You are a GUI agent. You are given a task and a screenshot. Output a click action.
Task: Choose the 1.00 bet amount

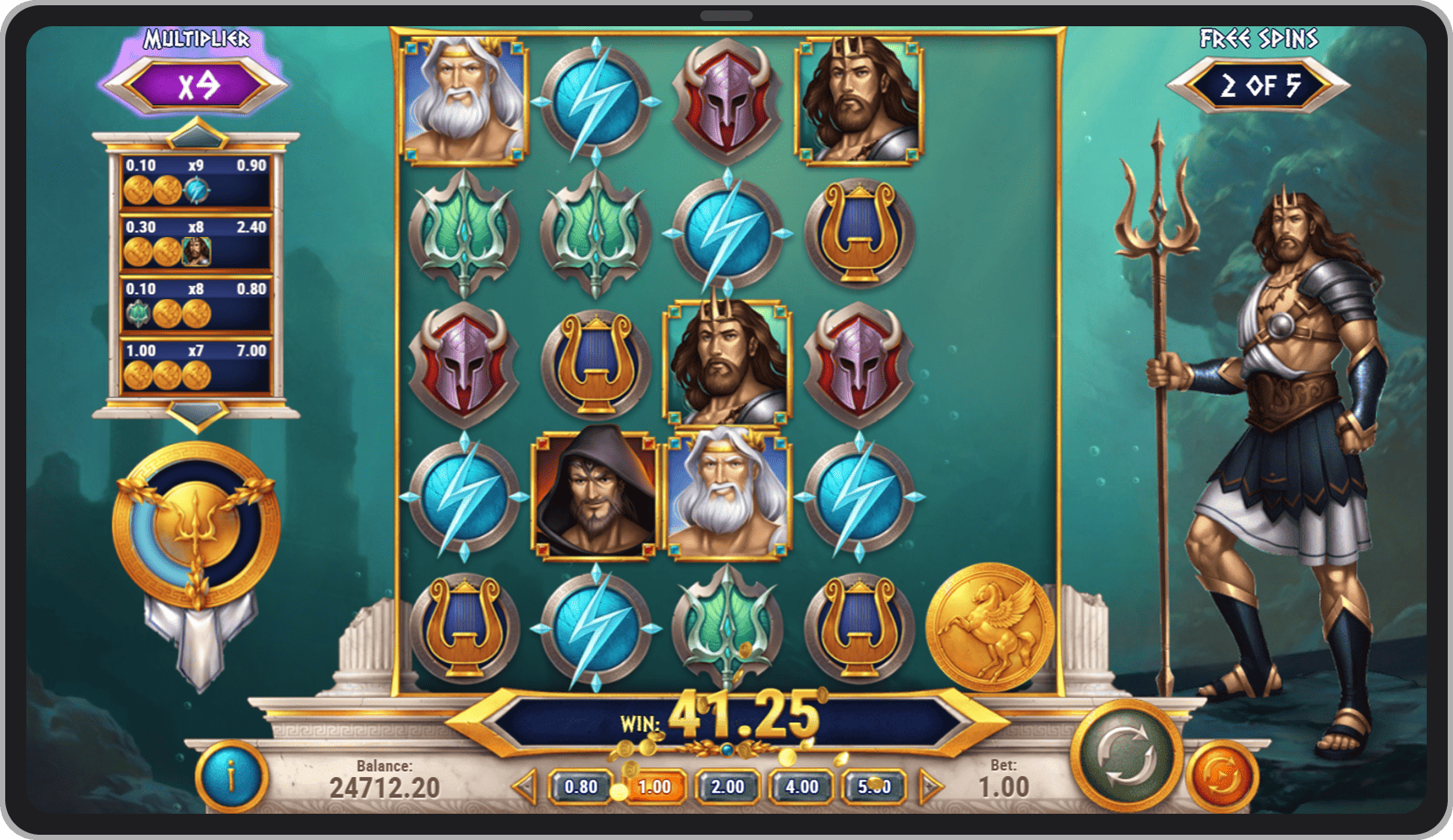[654, 787]
